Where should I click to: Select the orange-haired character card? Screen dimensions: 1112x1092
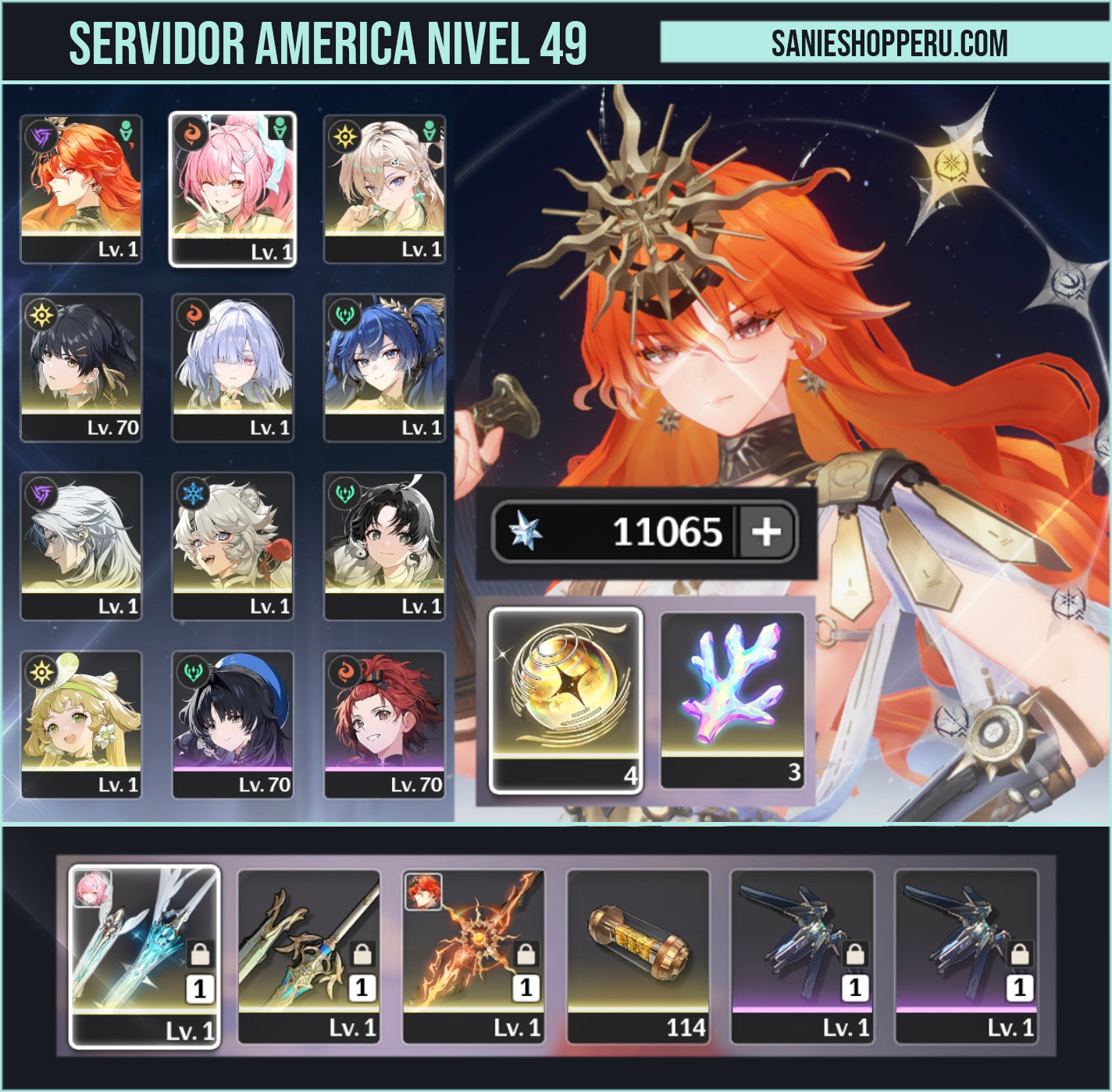tap(81, 189)
